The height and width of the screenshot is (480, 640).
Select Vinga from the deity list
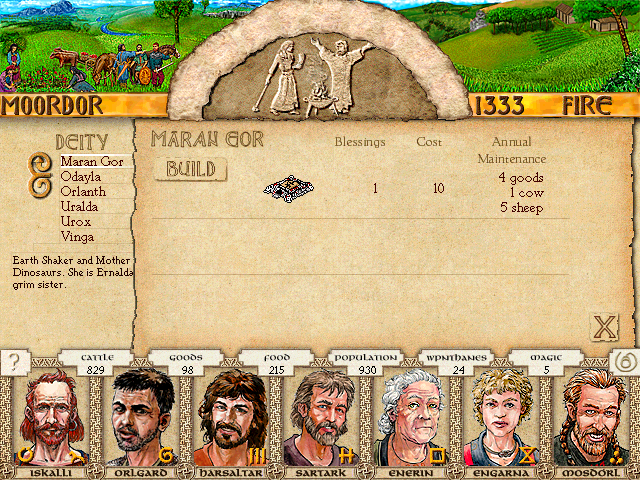pos(79,237)
